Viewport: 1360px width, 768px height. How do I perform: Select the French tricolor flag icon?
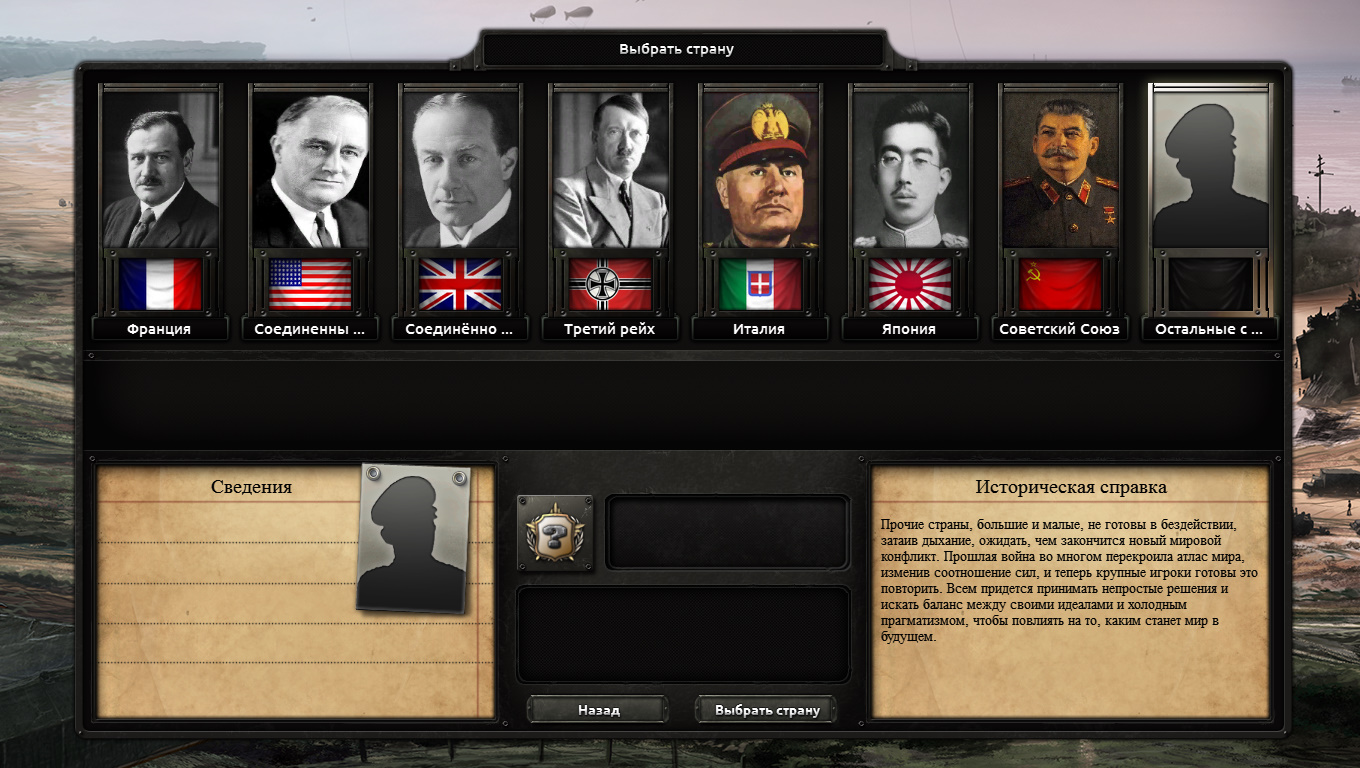pyautogui.click(x=159, y=283)
